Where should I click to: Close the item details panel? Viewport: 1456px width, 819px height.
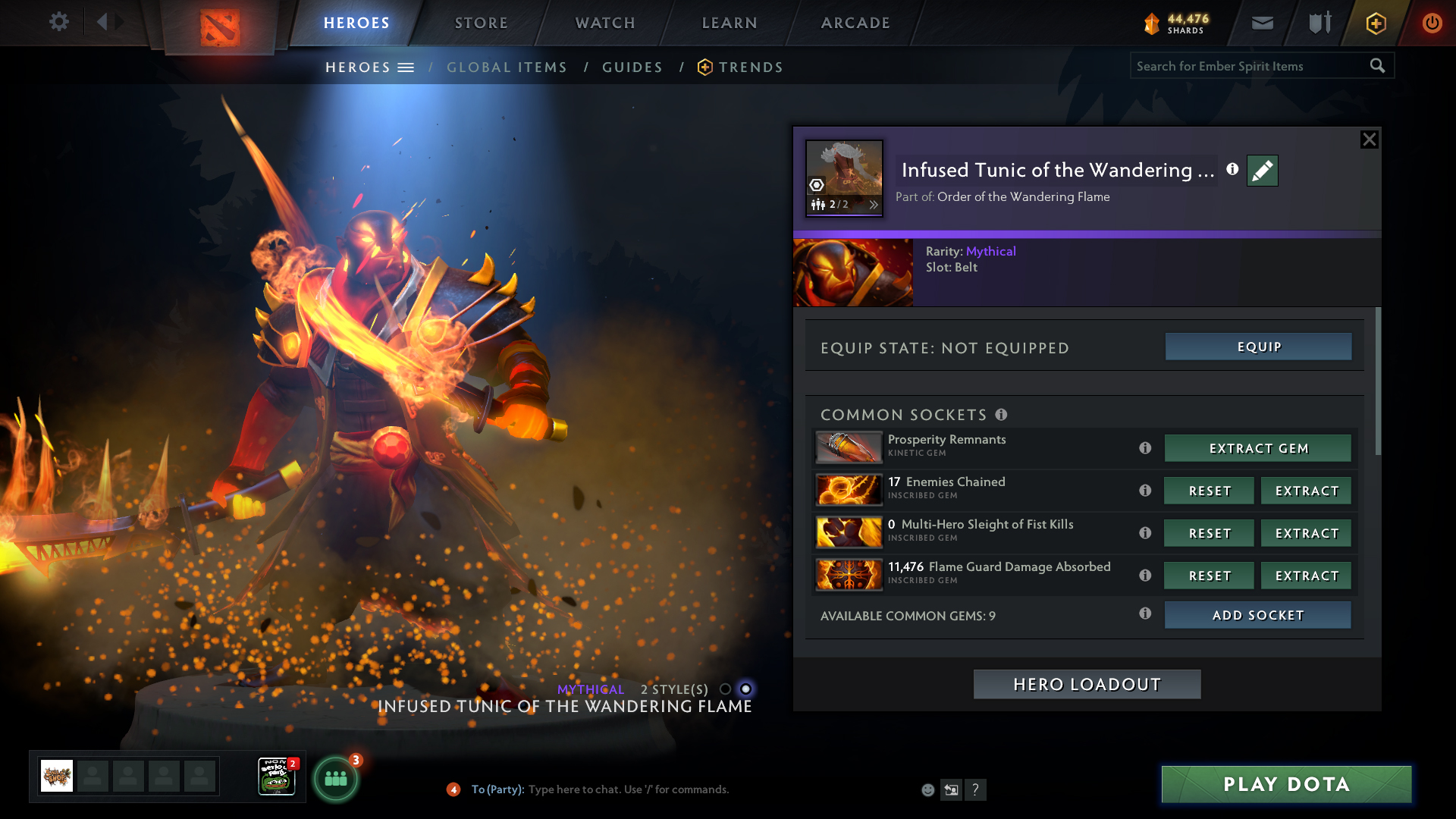(1369, 140)
